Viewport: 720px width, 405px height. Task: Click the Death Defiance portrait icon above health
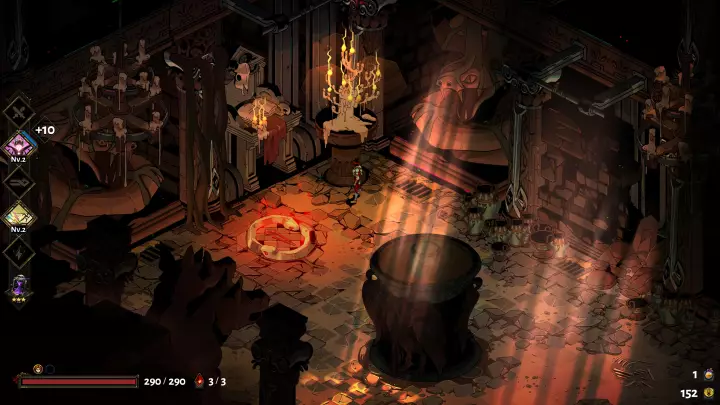tap(39, 369)
